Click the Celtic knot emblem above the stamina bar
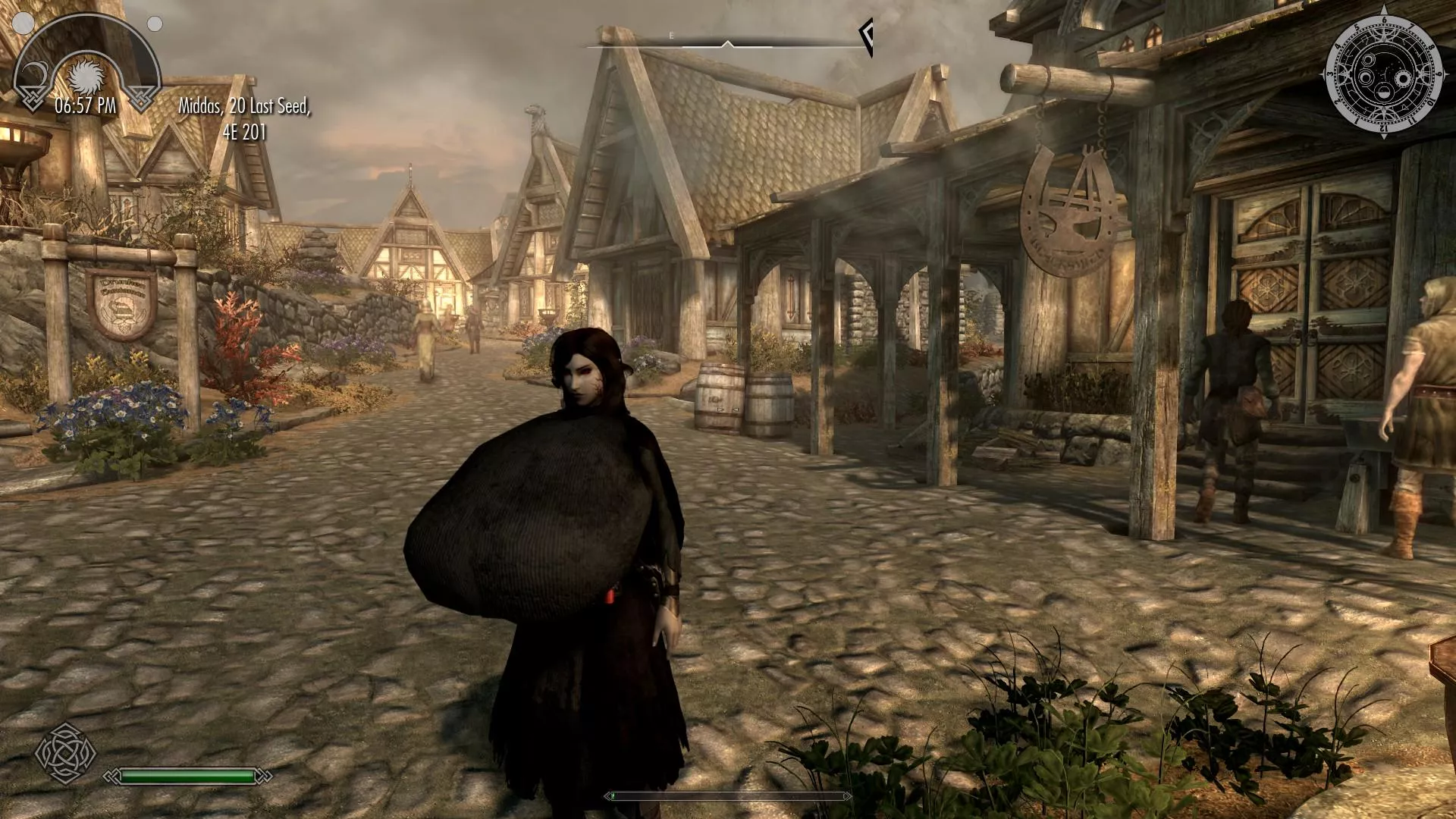The image size is (1456, 819). pyautogui.click(x=68, y=755)
